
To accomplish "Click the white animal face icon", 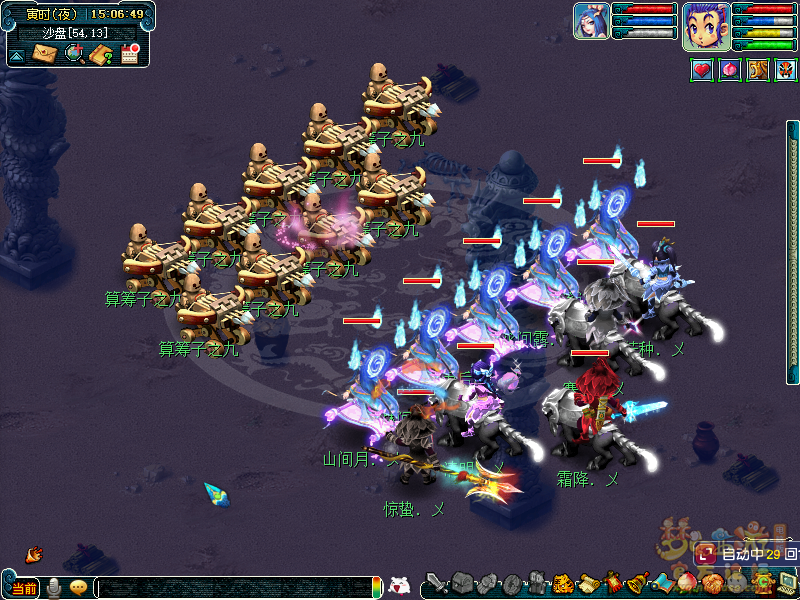I will coord(399,586).
